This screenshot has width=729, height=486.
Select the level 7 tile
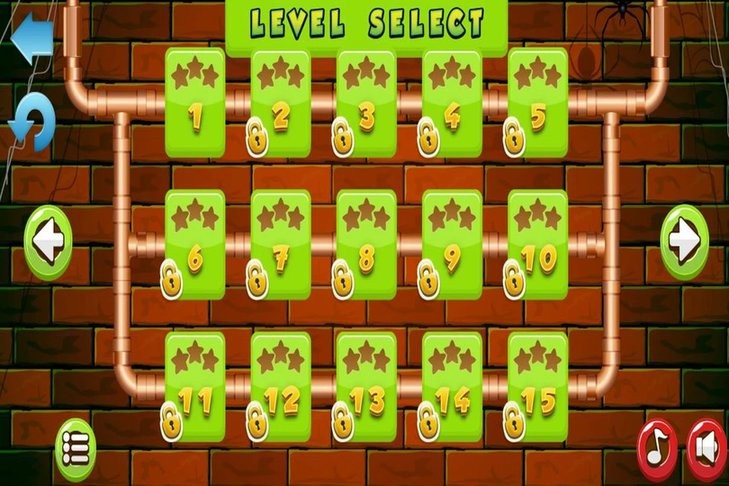pyautogui.click(x=280, y=243)
